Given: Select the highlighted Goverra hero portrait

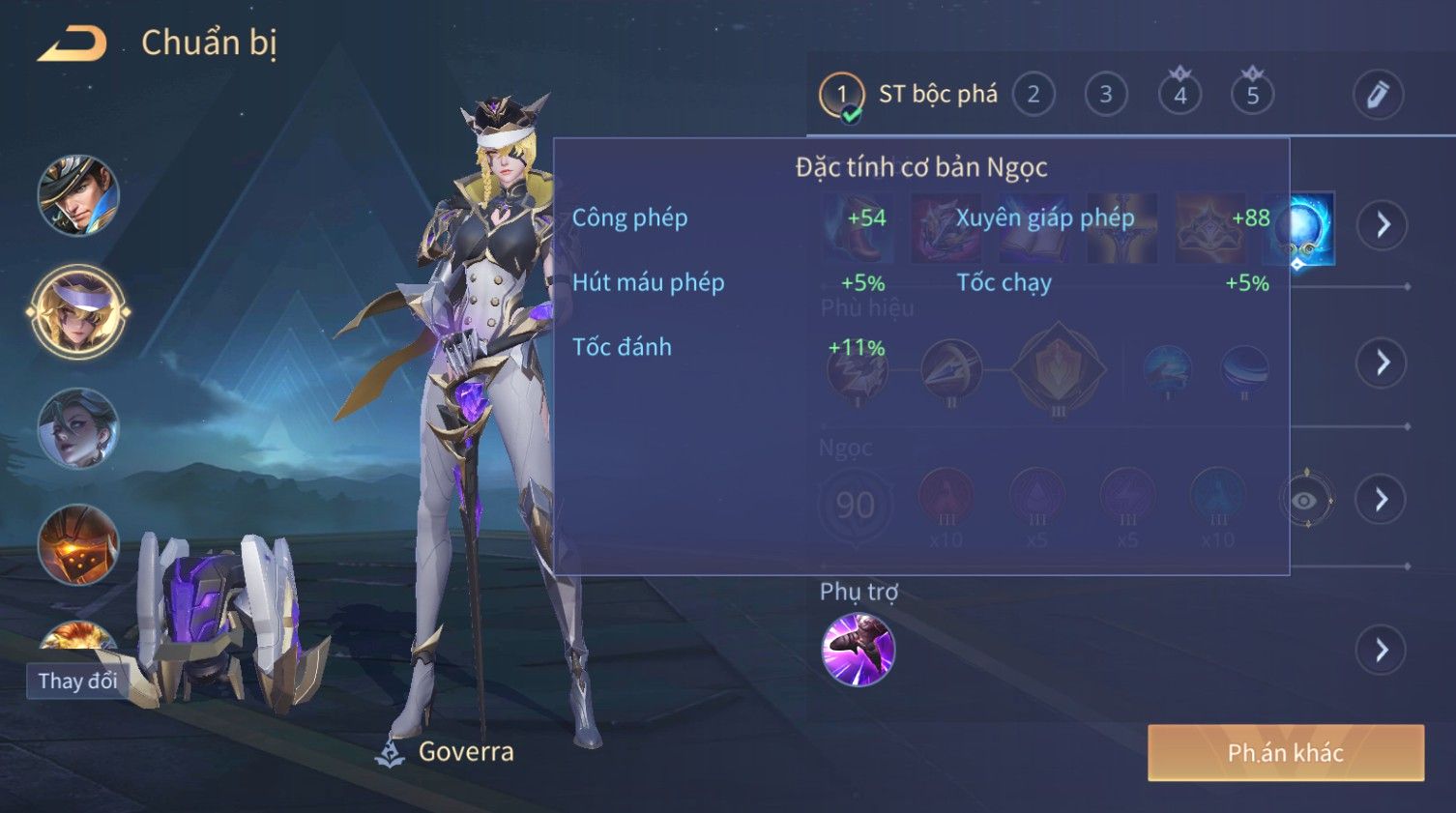Looking at the screenshot, I should (77, 312).
